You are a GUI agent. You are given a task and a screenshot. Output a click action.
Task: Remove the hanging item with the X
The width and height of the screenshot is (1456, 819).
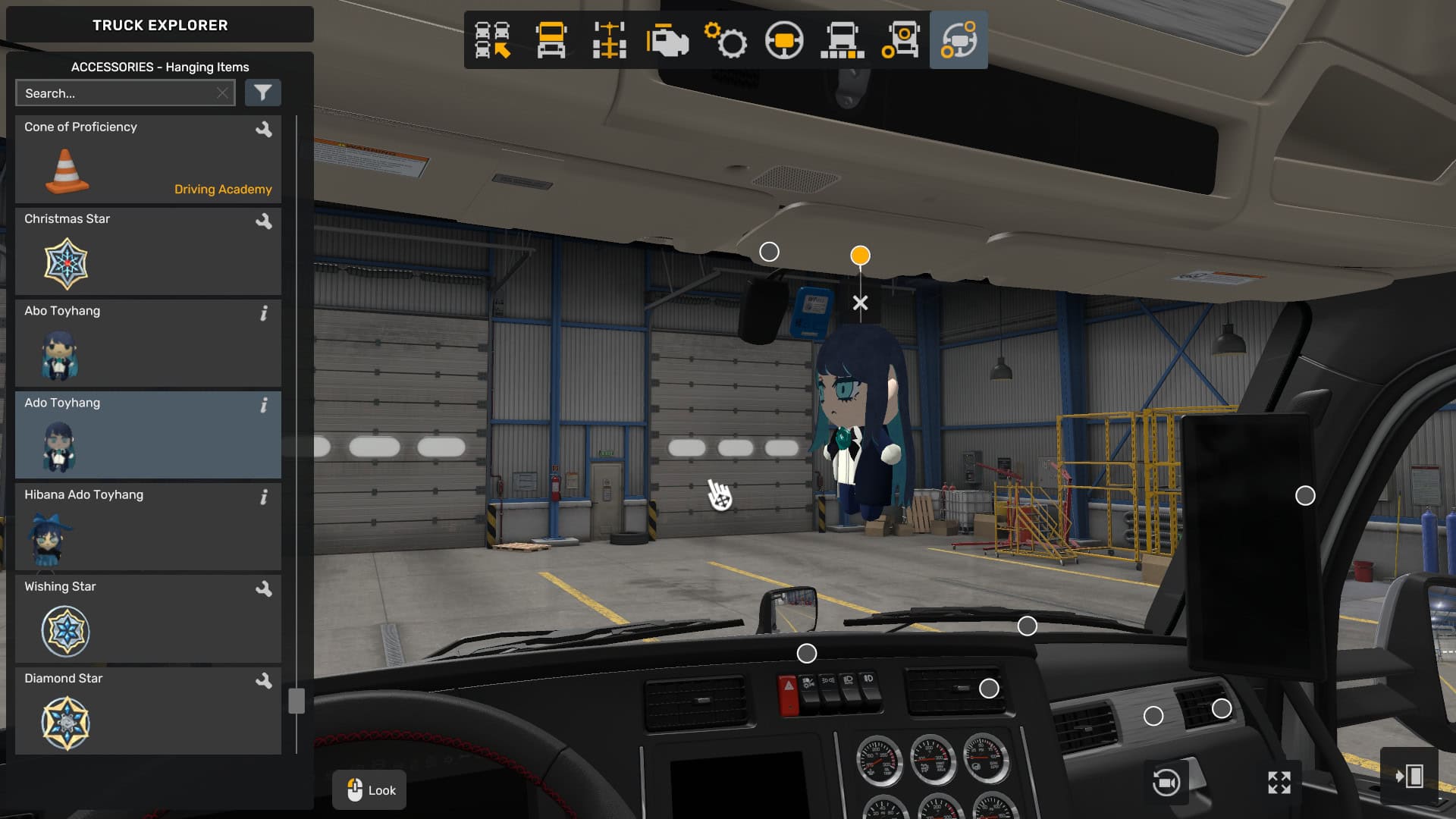coord(860,303)
